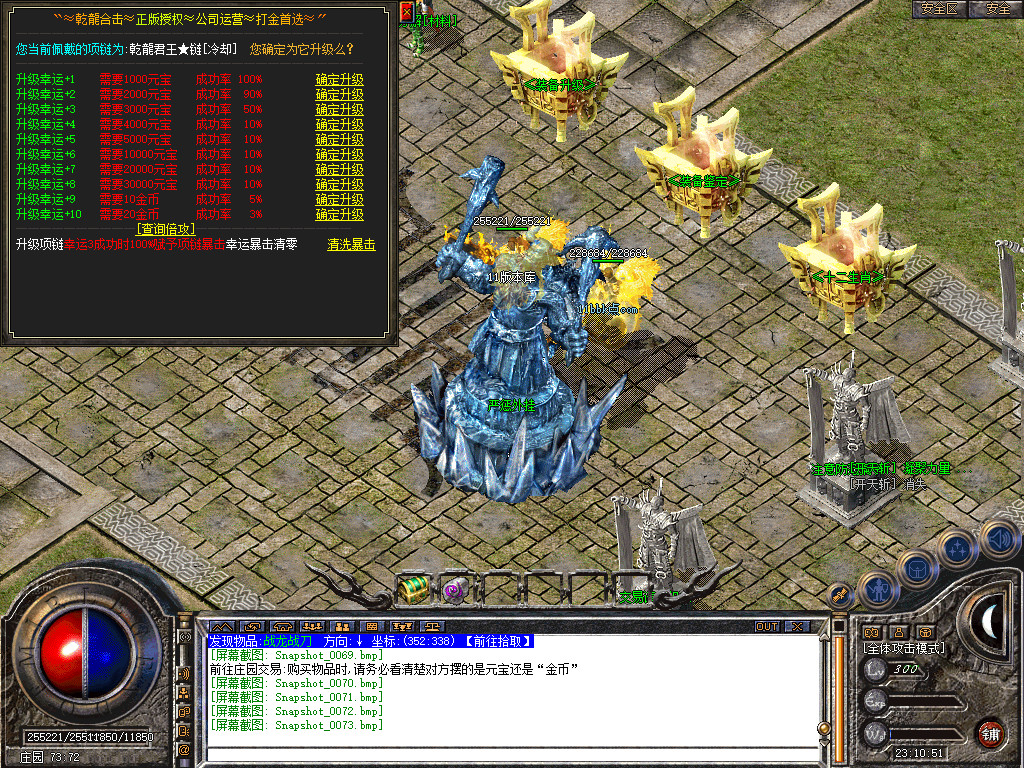
Task: Open the bag inventory round button
Action: click(916, 568)
